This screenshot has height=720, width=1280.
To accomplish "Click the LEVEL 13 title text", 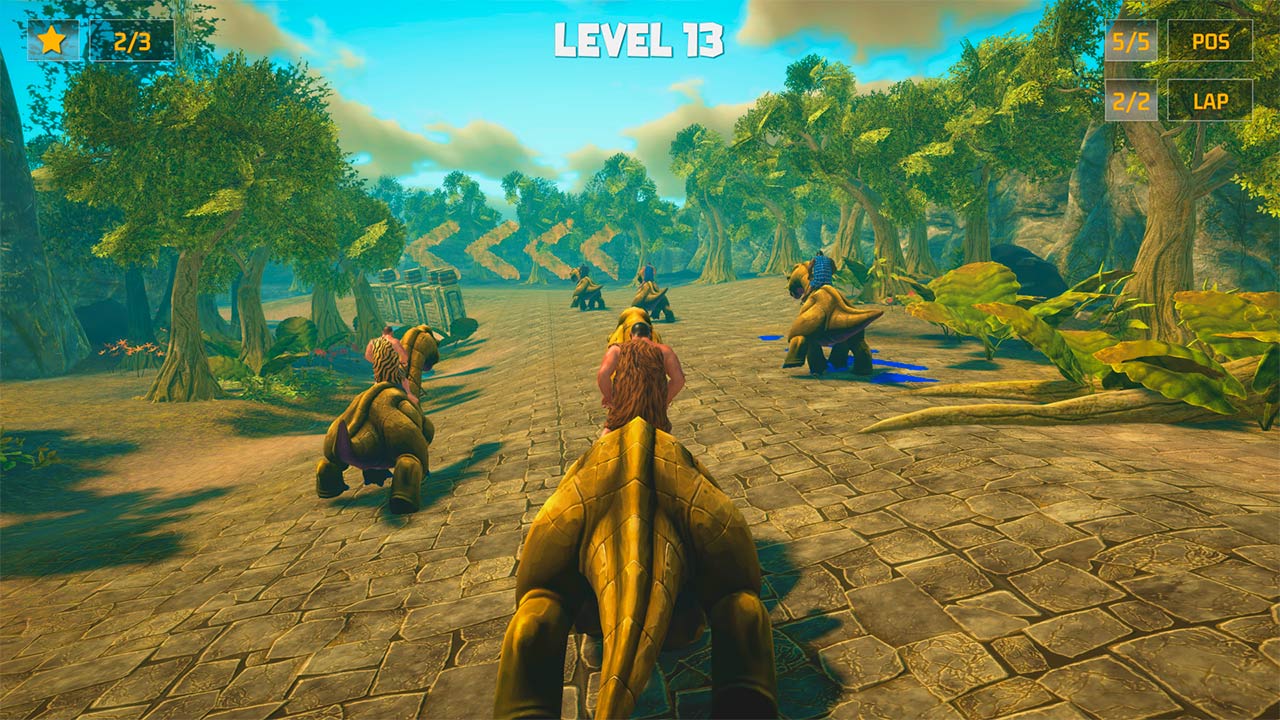I will 637,38.
